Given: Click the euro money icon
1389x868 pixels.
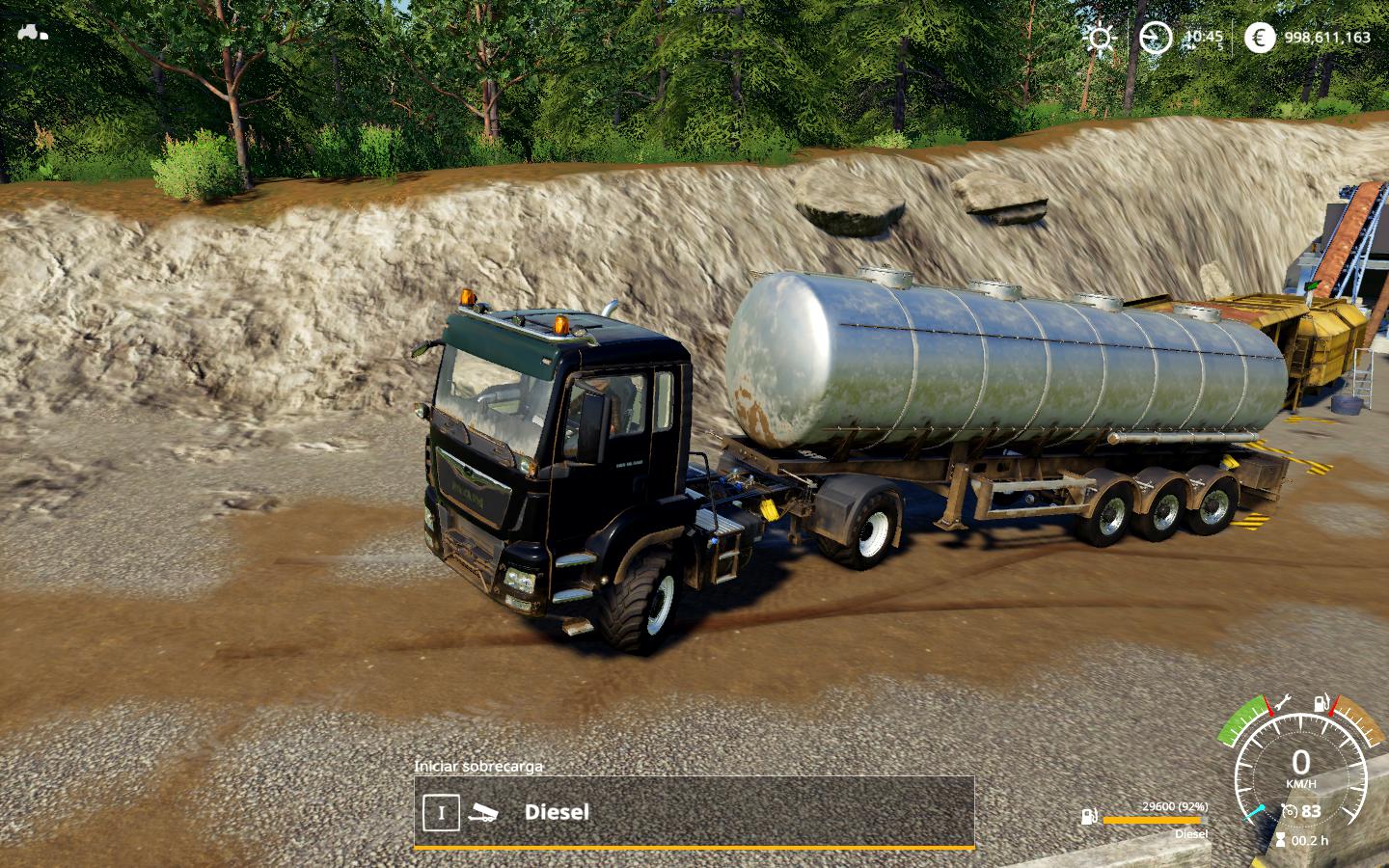Looking at the screenshot, I should (1258, 38).
